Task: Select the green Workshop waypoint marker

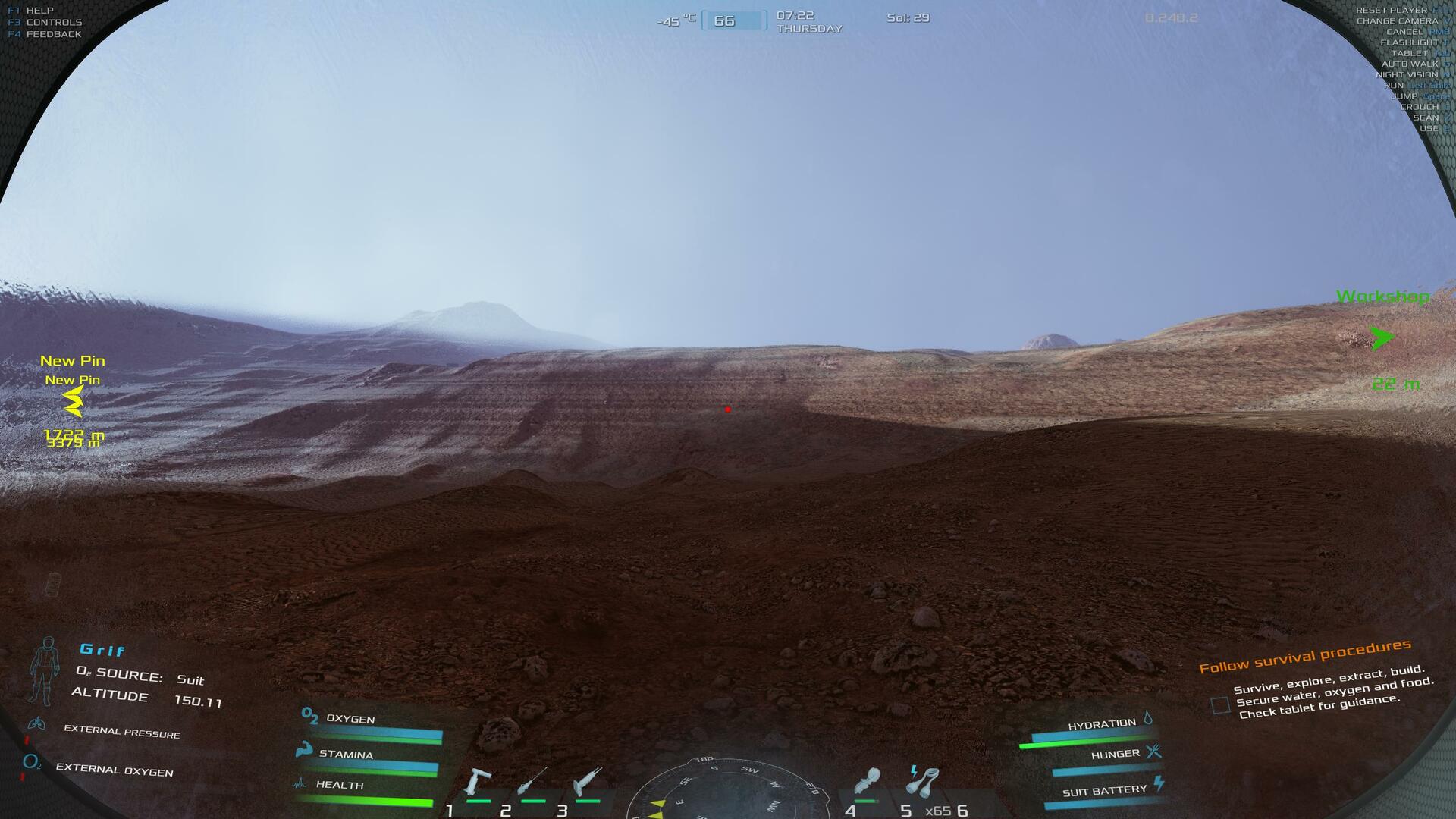Action: 1382,337
